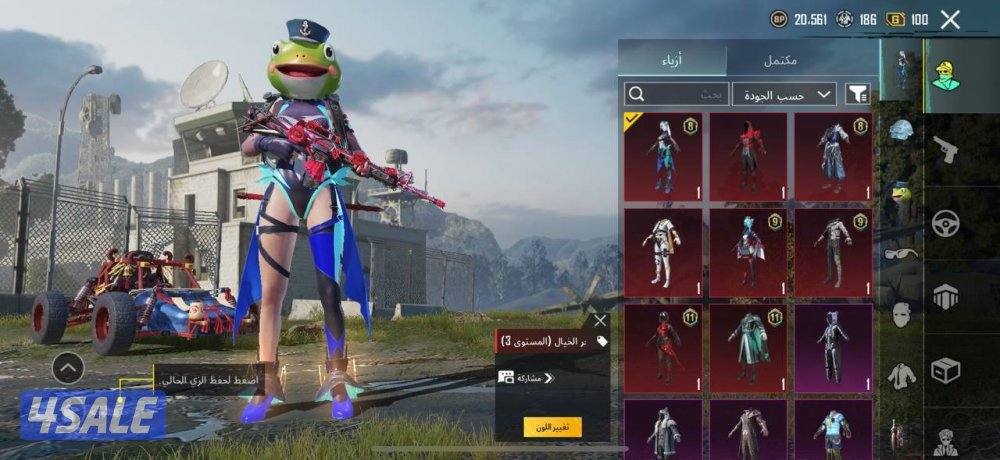Select the green cloak level 11 outfit
The height and width of the screenshot is (460, 1000).
(x=748, y=346)
